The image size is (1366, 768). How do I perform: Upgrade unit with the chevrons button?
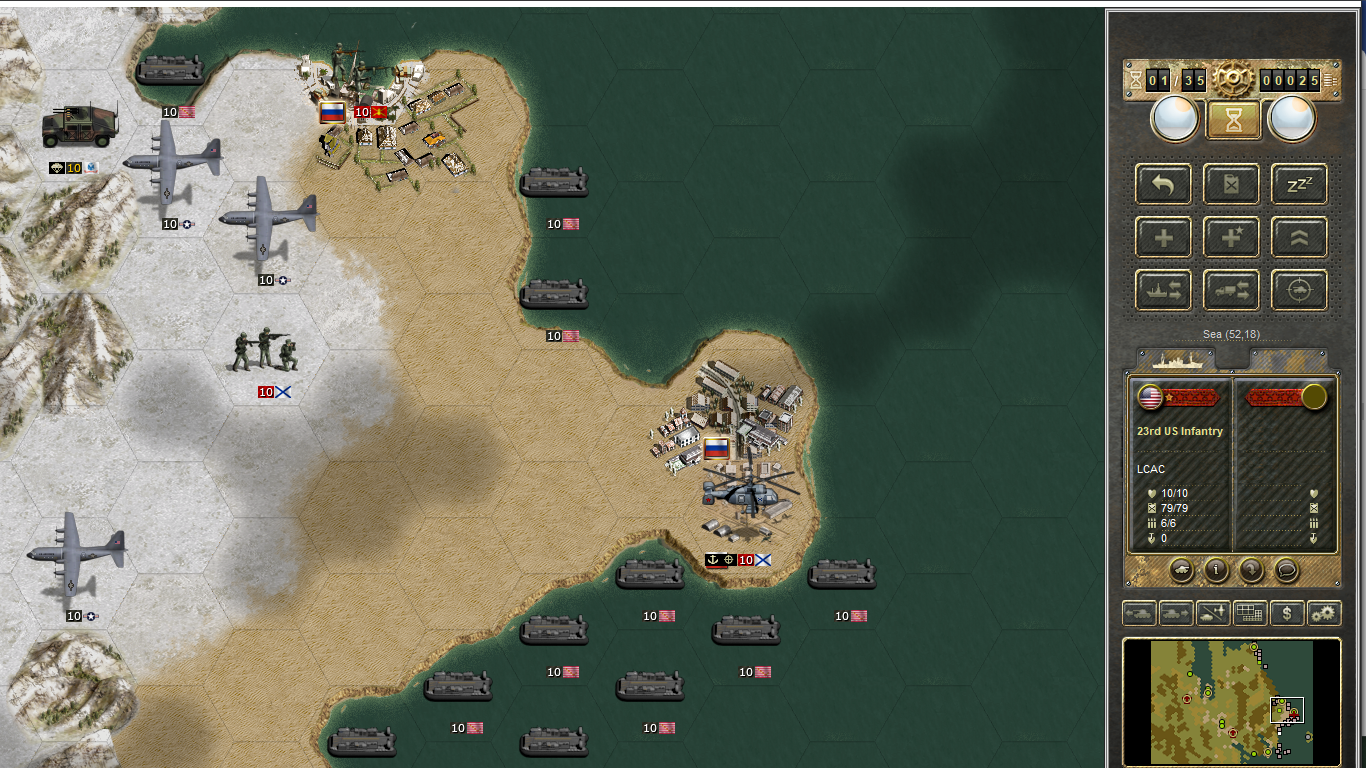point(1299,238)
